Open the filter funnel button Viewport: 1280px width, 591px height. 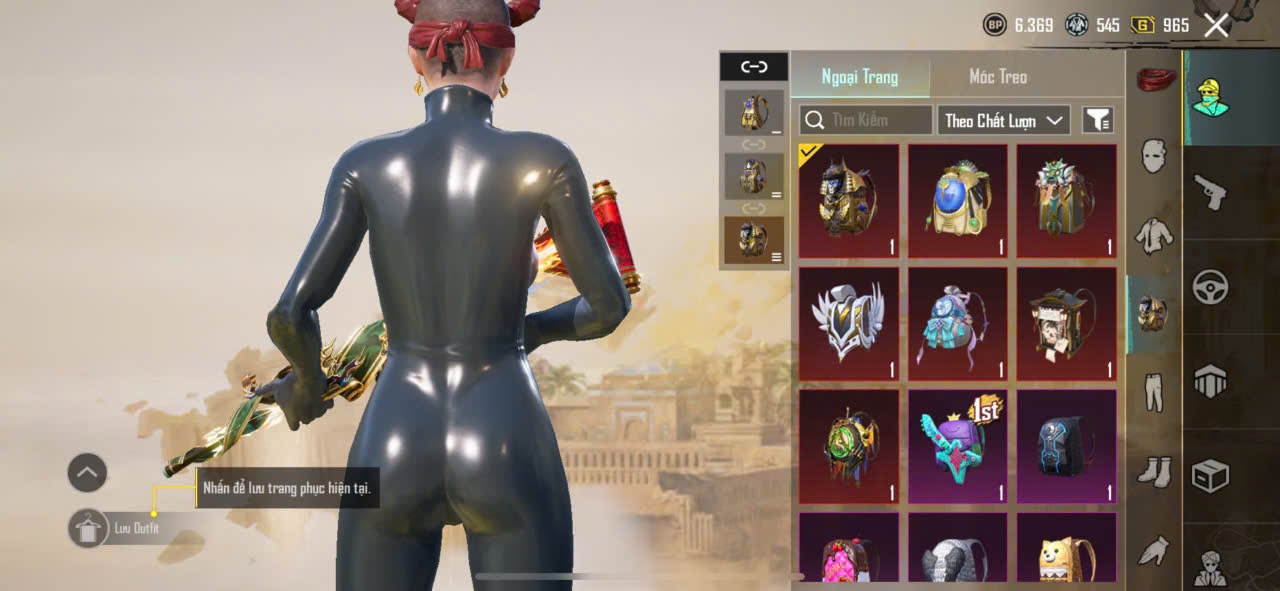coord(1097,121)
